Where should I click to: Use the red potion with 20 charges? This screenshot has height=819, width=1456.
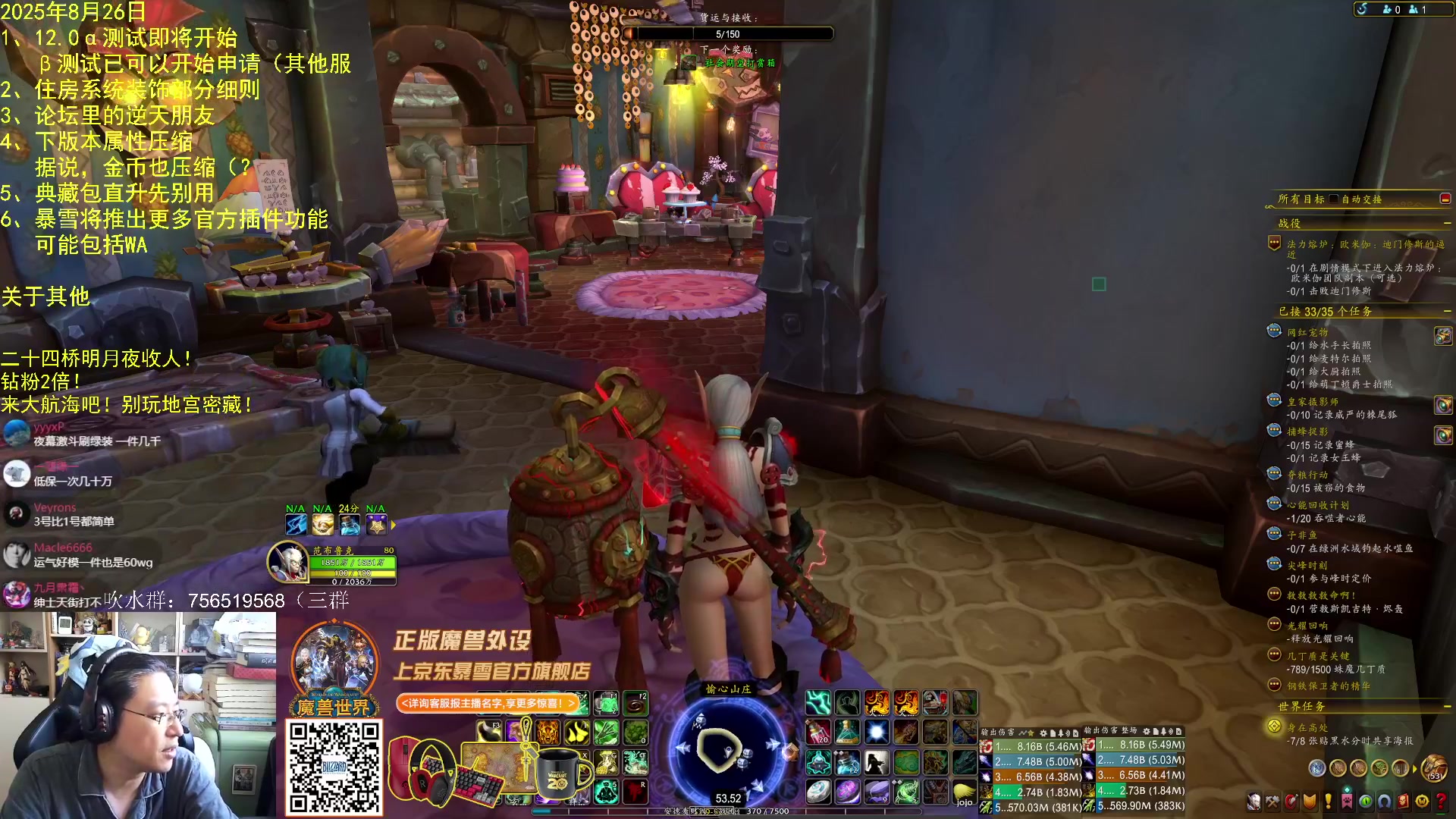pyautogui.click(x=817, y=733)
